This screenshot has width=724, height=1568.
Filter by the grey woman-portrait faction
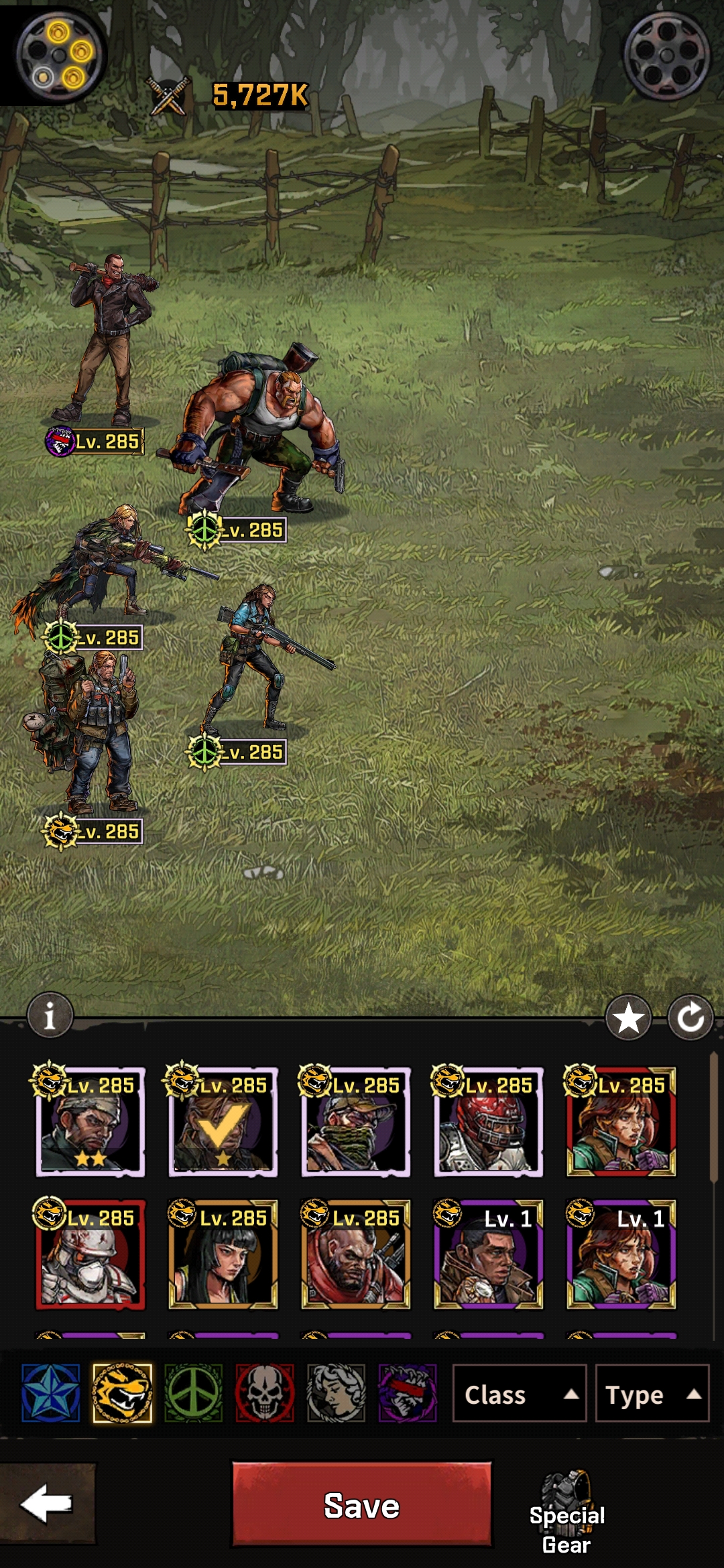coord(336,1394)
